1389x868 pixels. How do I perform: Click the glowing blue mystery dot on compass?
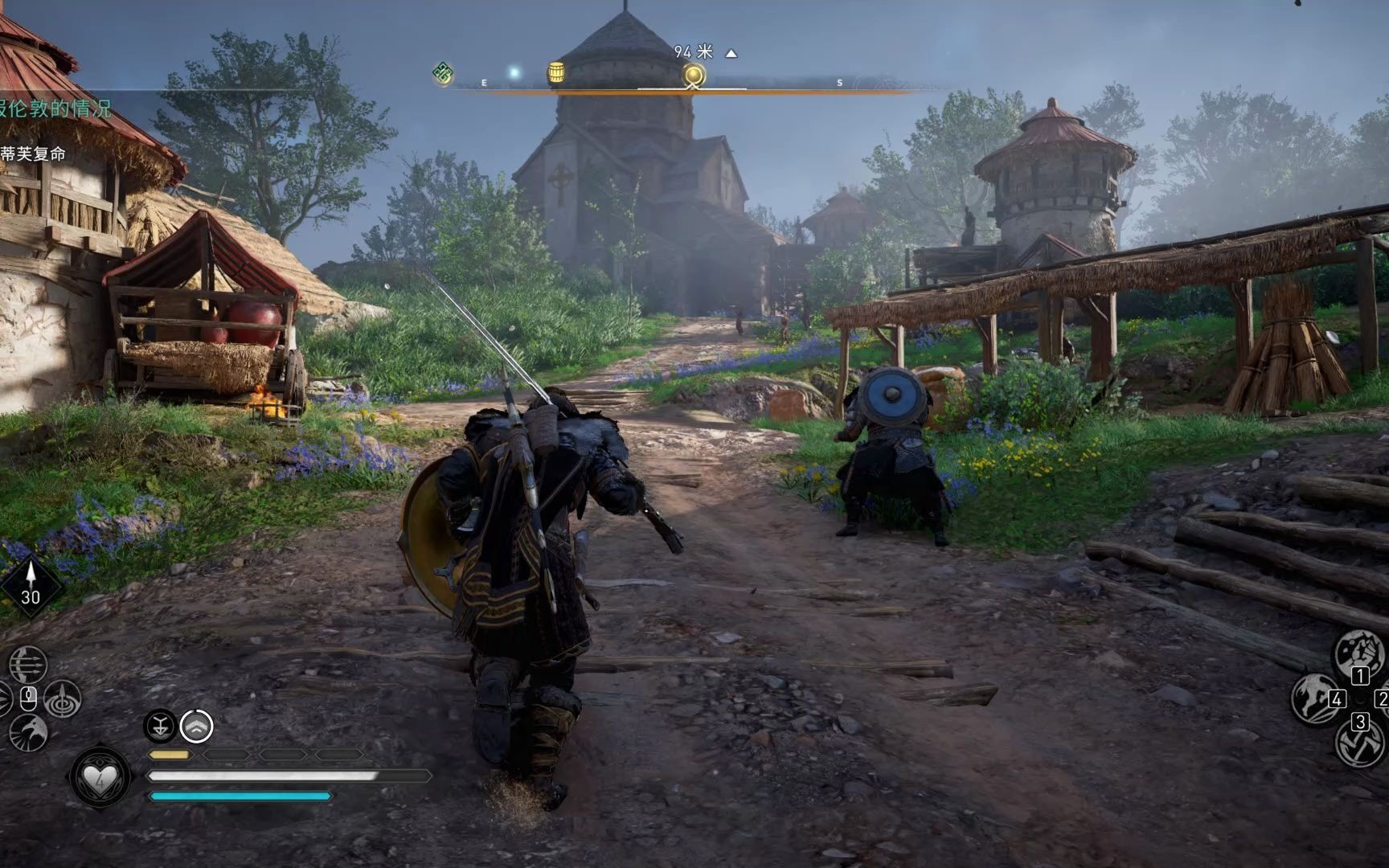click(514, 73)
